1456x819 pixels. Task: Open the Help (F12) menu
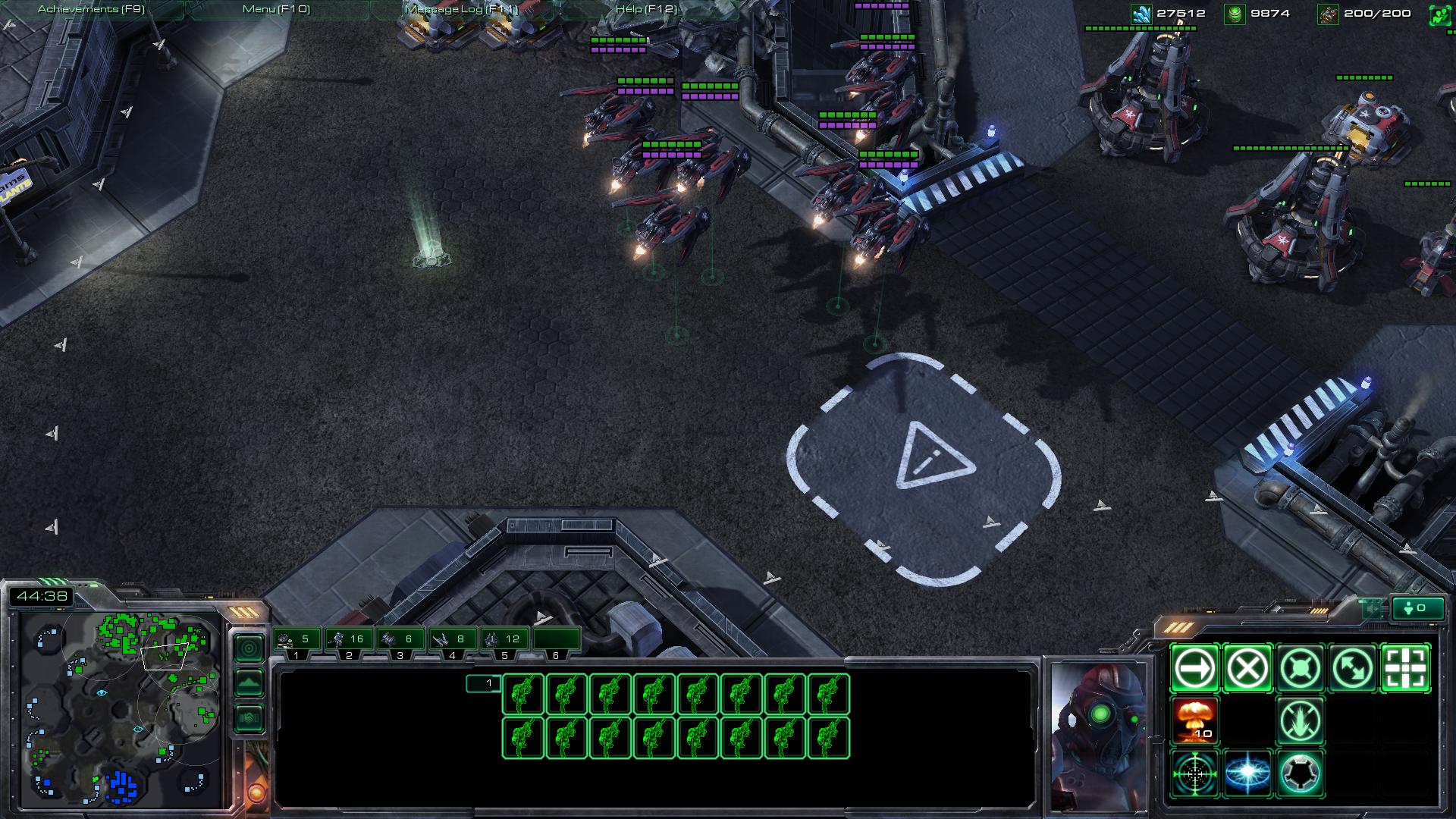pyautogui.click(x=646, y=9)
